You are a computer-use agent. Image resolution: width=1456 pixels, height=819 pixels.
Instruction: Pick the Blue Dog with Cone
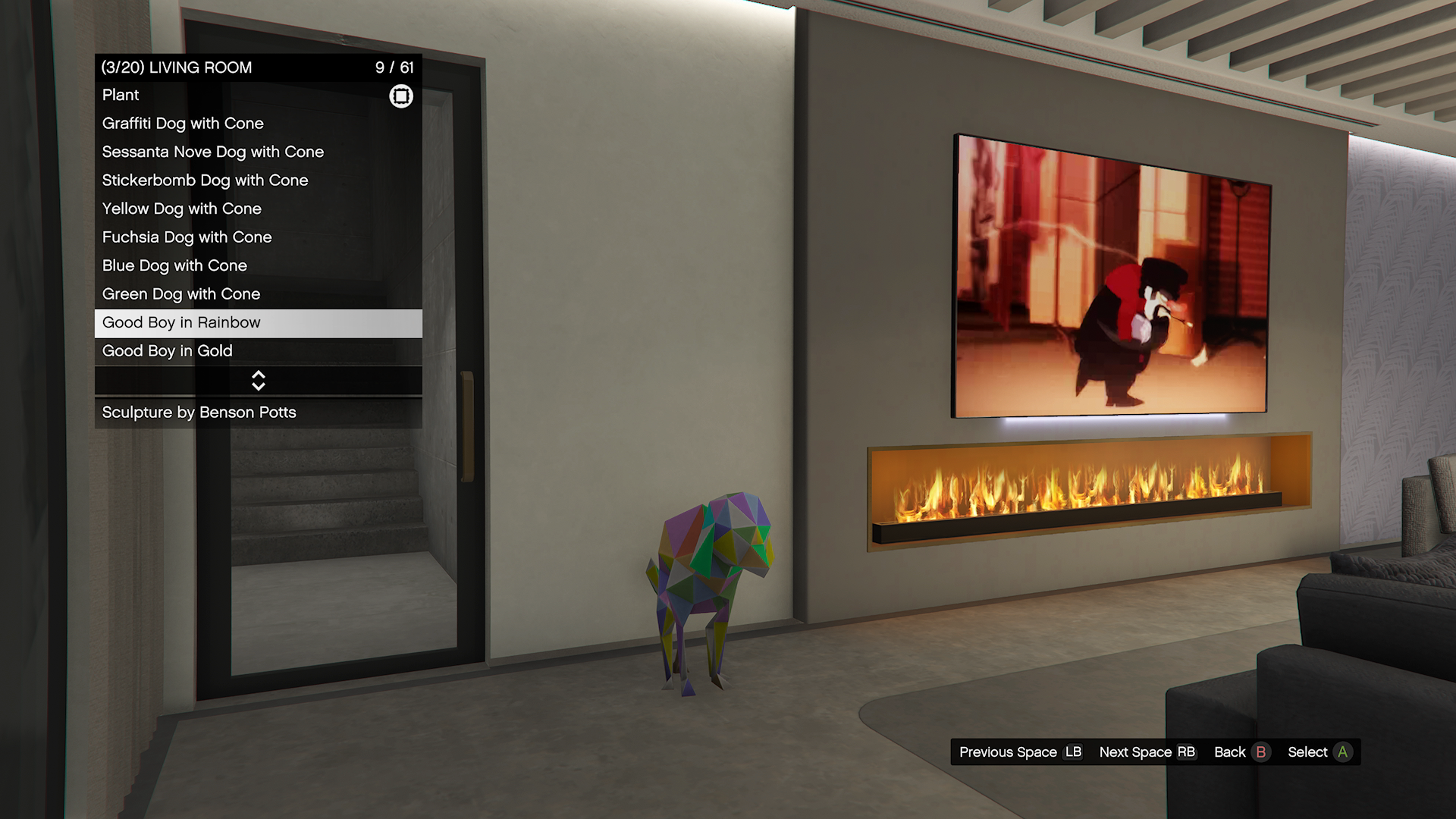258,266
